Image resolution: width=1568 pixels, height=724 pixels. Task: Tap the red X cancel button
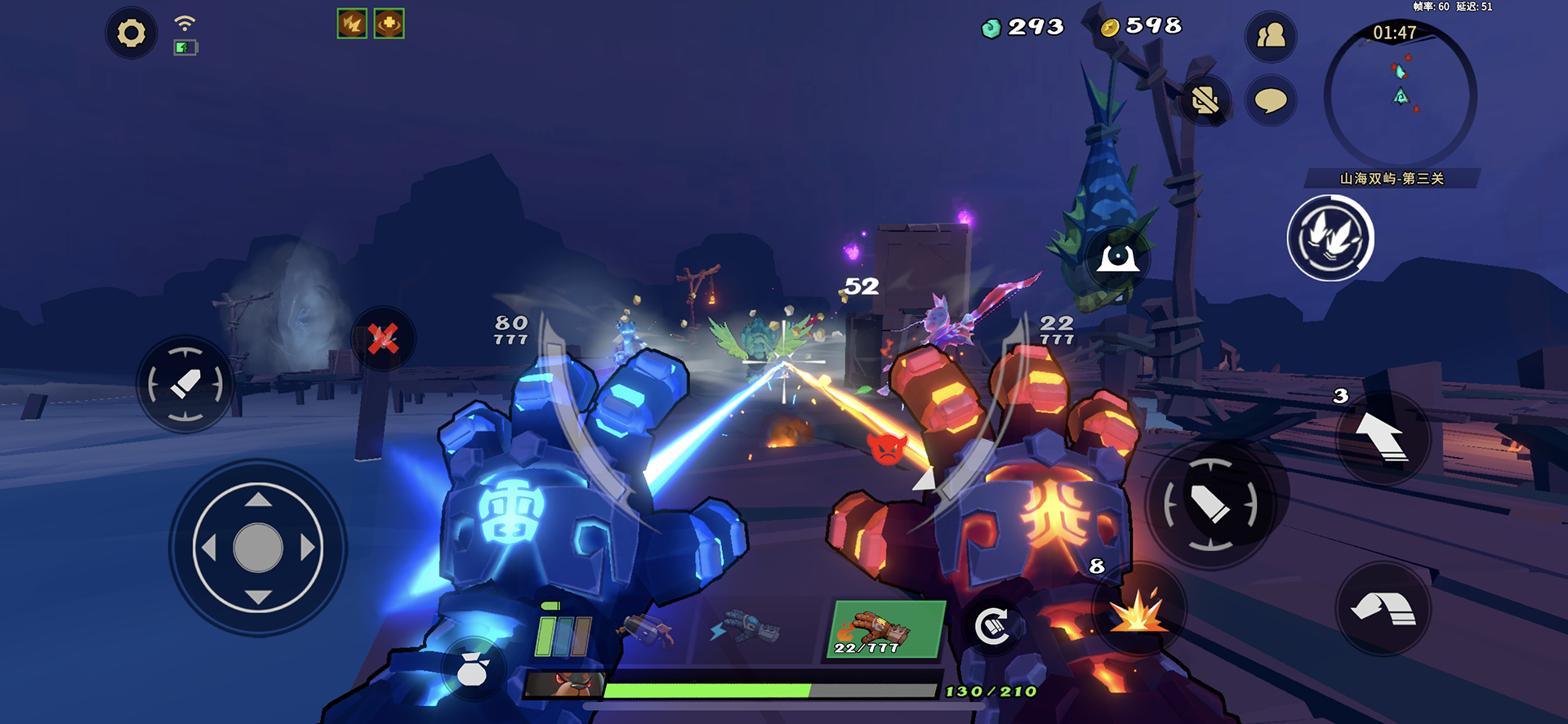383,338
